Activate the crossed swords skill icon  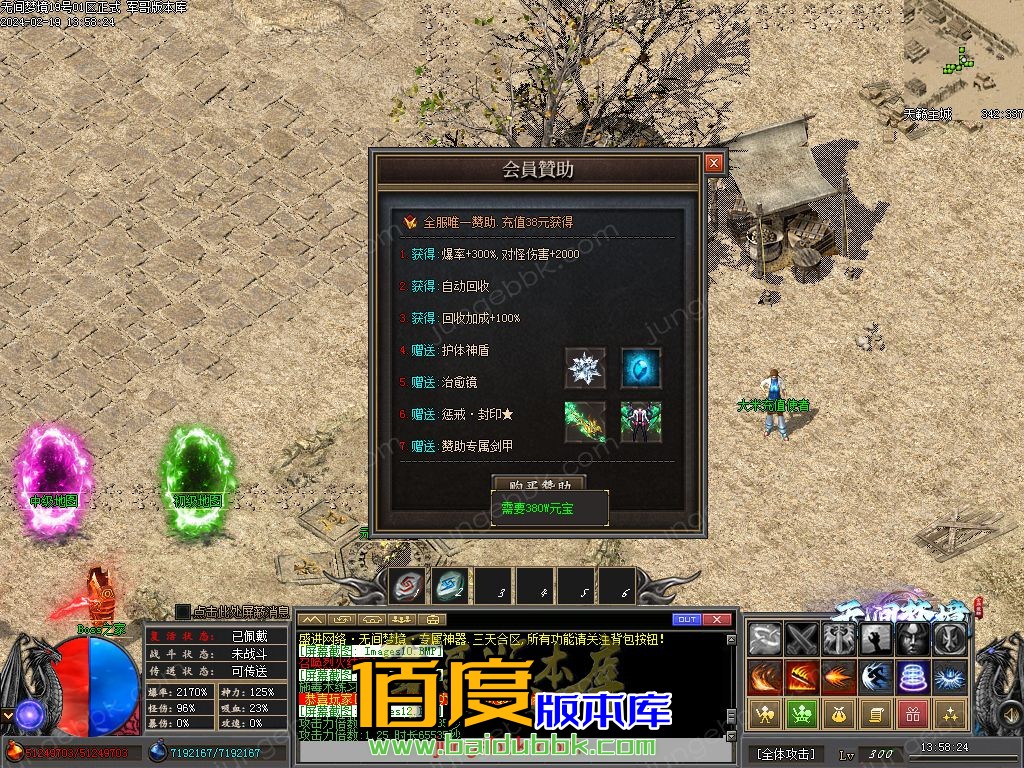[x=801, y=639]
